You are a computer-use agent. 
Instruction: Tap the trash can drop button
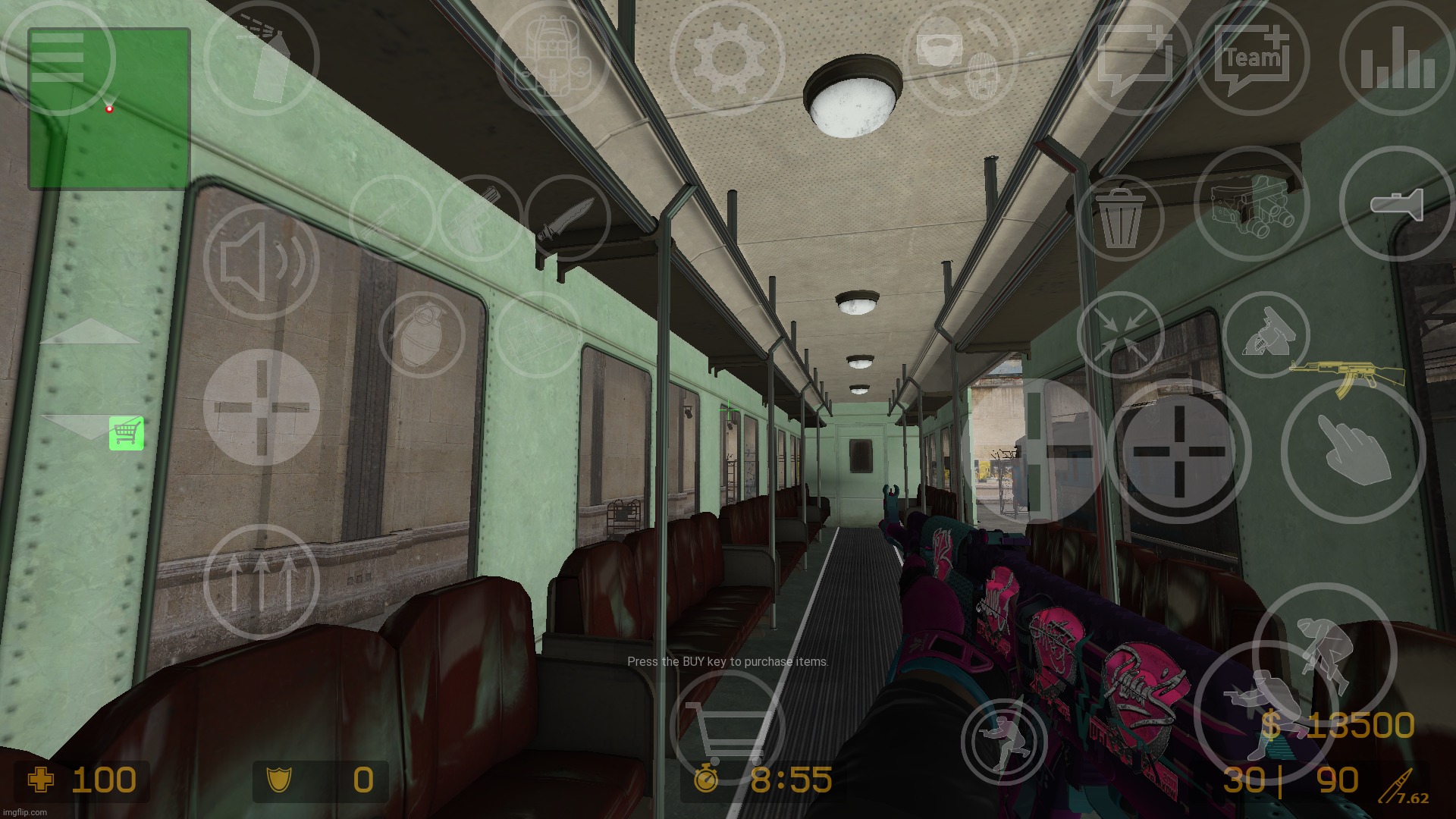click(1119, 218)
